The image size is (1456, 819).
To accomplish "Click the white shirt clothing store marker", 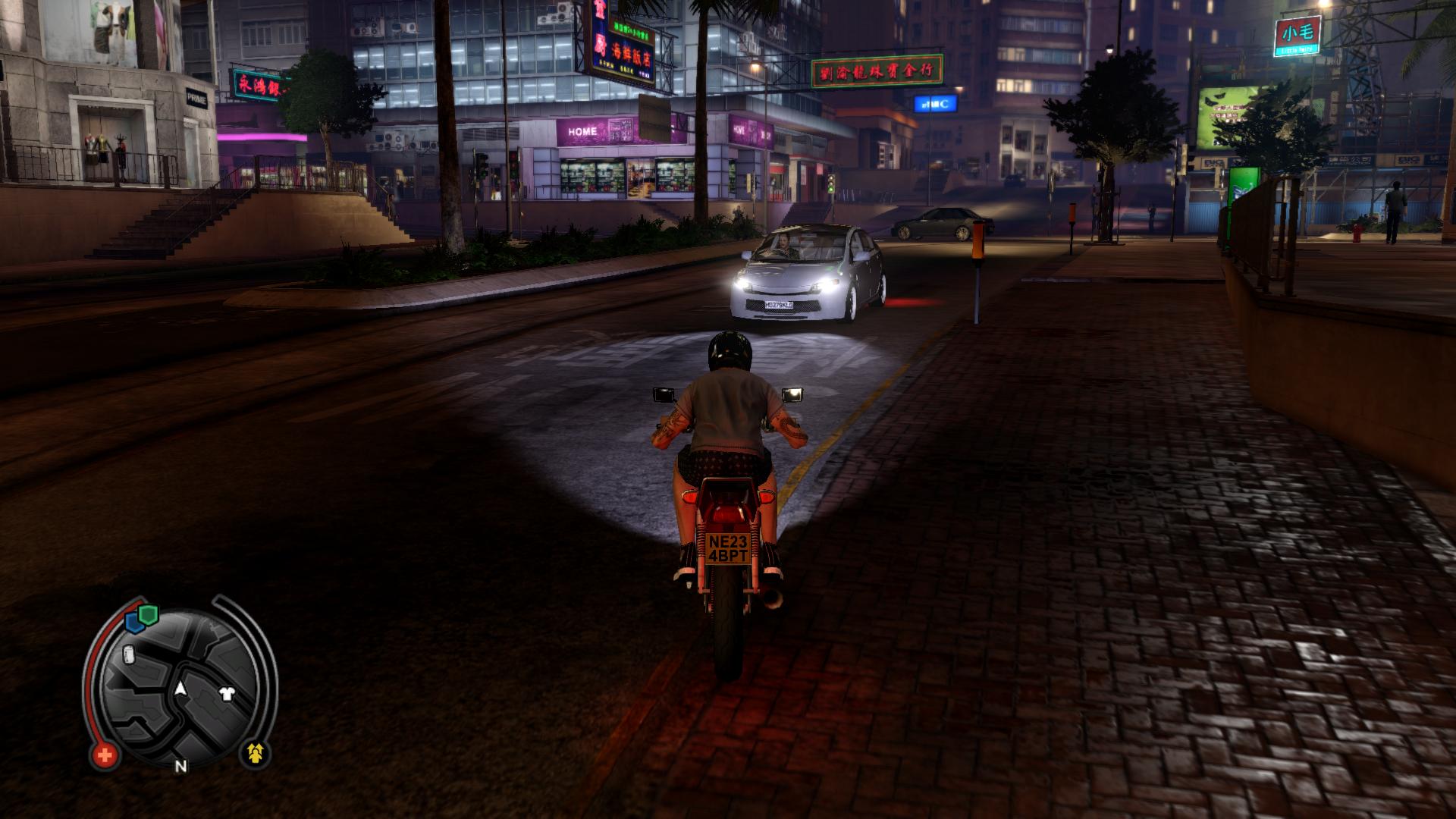I will [x=226, y=692].
